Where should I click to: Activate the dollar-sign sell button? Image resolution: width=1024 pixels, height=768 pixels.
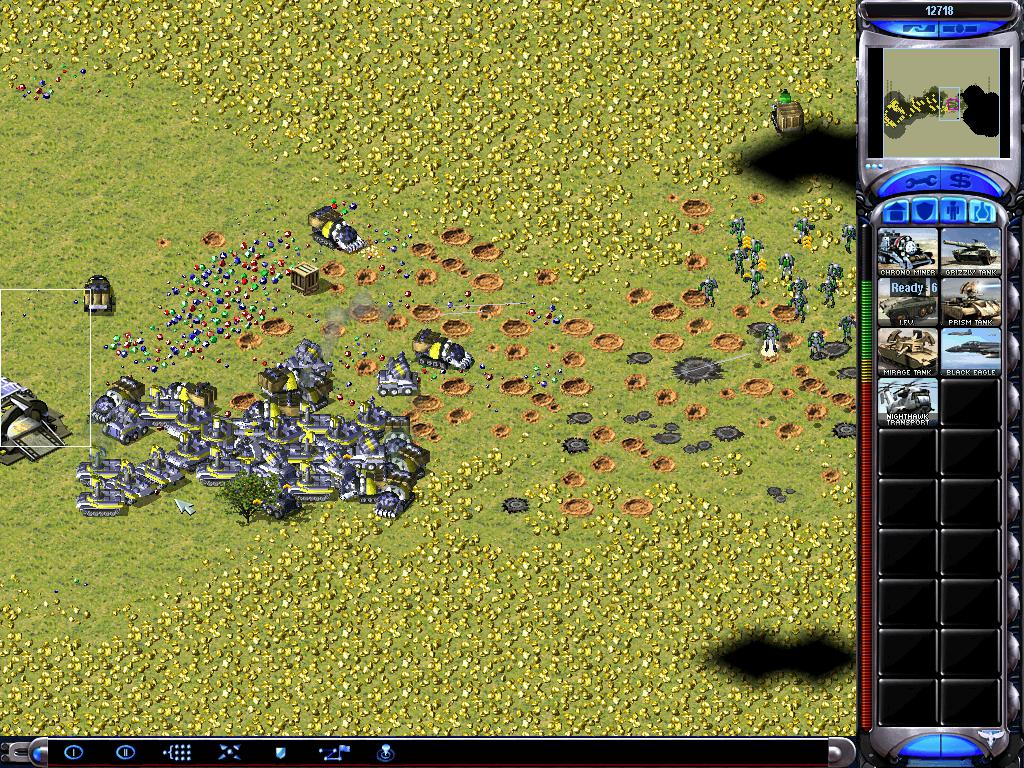pos(961,181)
